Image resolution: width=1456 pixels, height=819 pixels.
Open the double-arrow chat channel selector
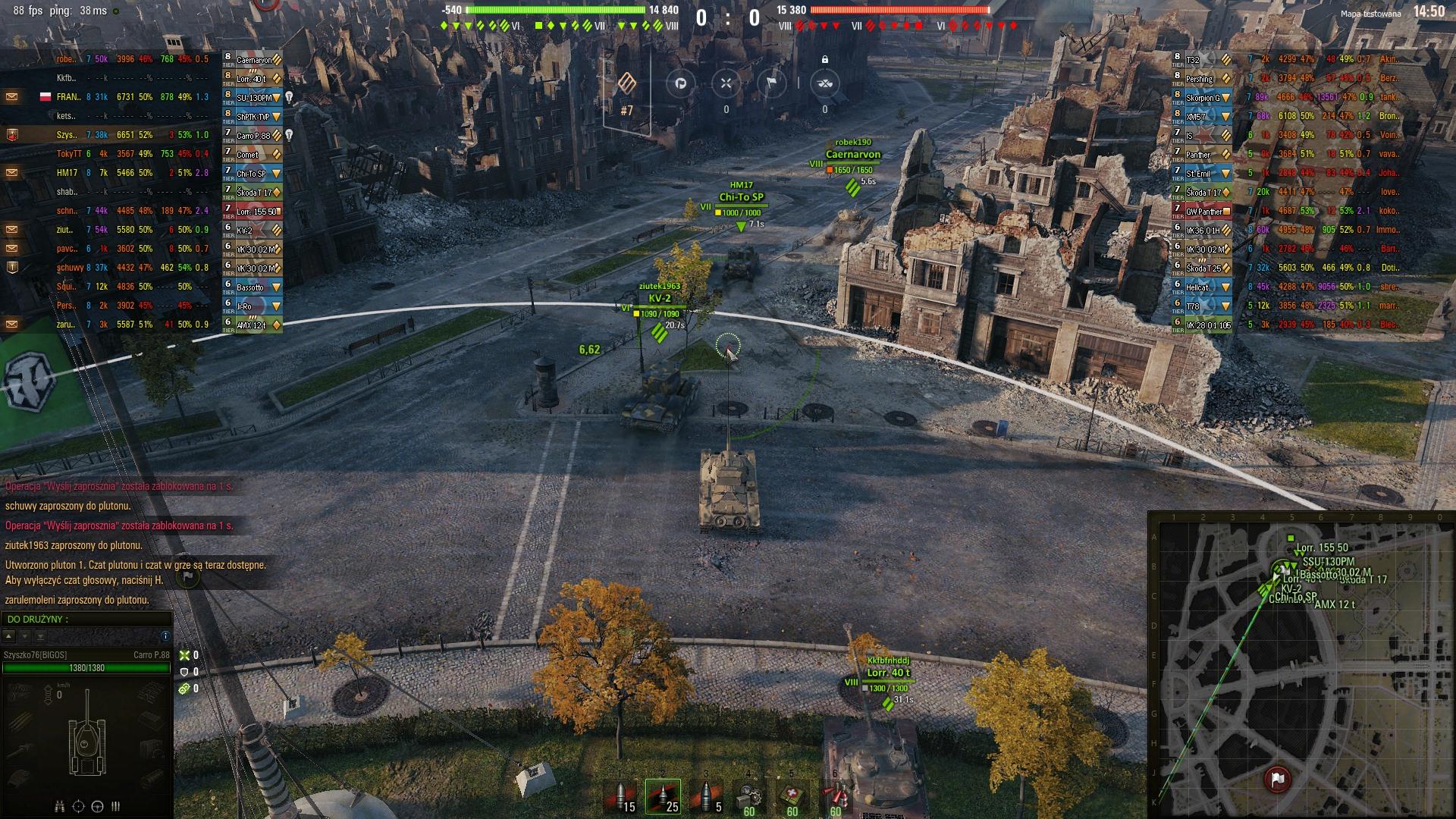click(41, 637)
